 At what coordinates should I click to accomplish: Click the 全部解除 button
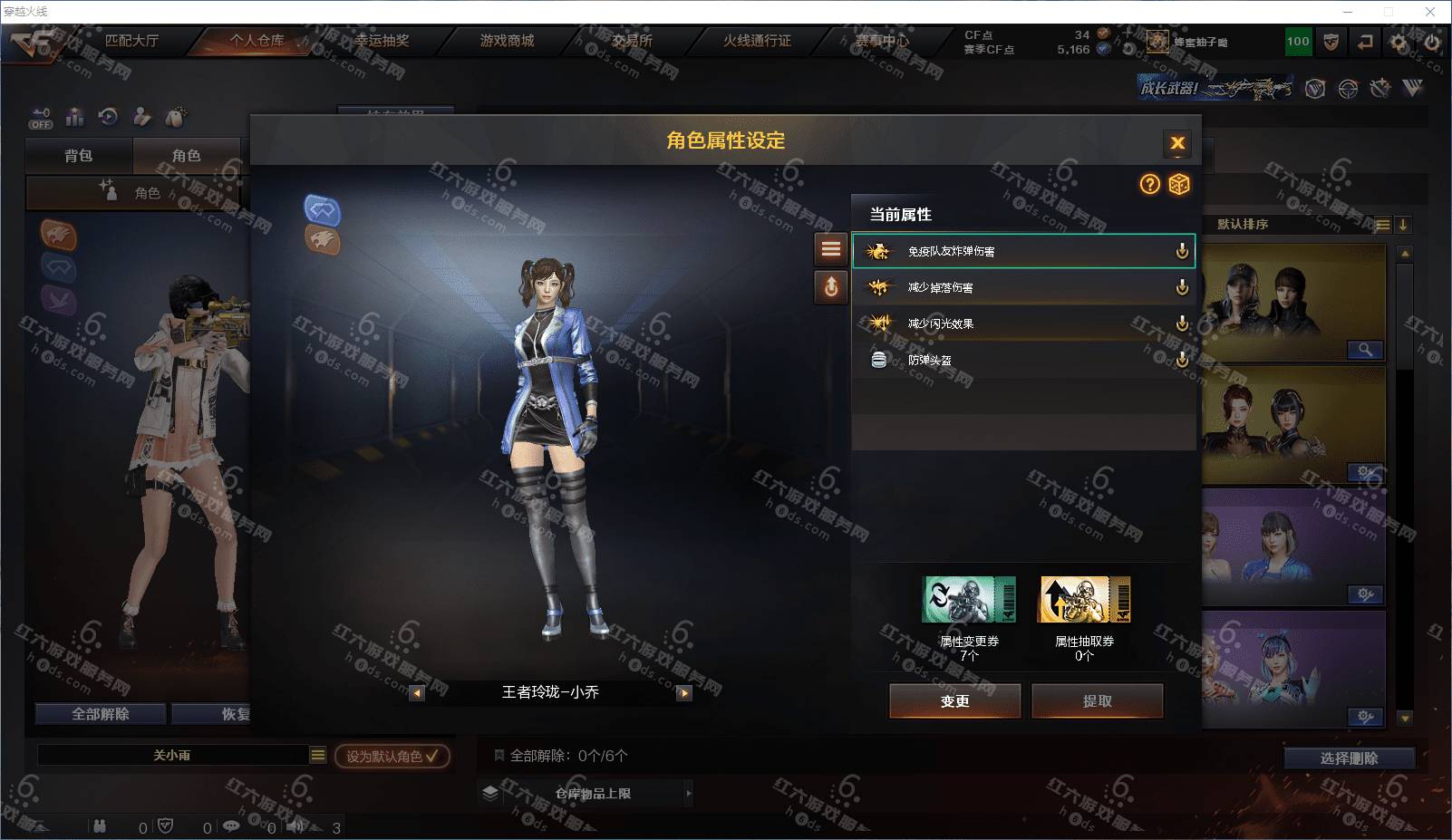click(x=101, y=714)
